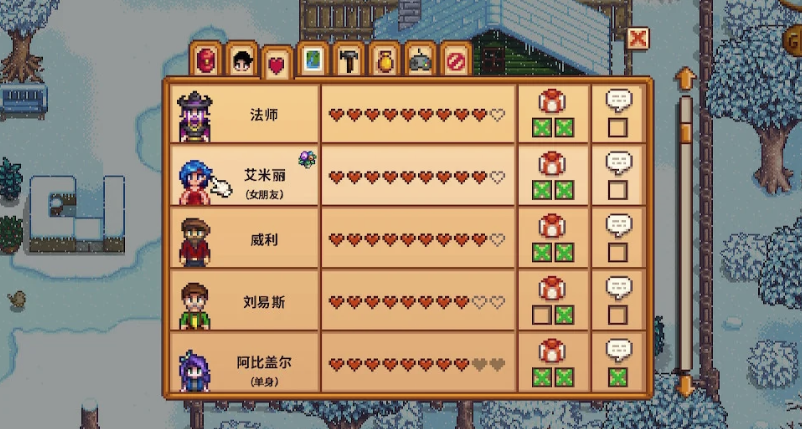Switch to the skills character-face tab
This screenshot has width=802, height=429.
tap(242, 59)
